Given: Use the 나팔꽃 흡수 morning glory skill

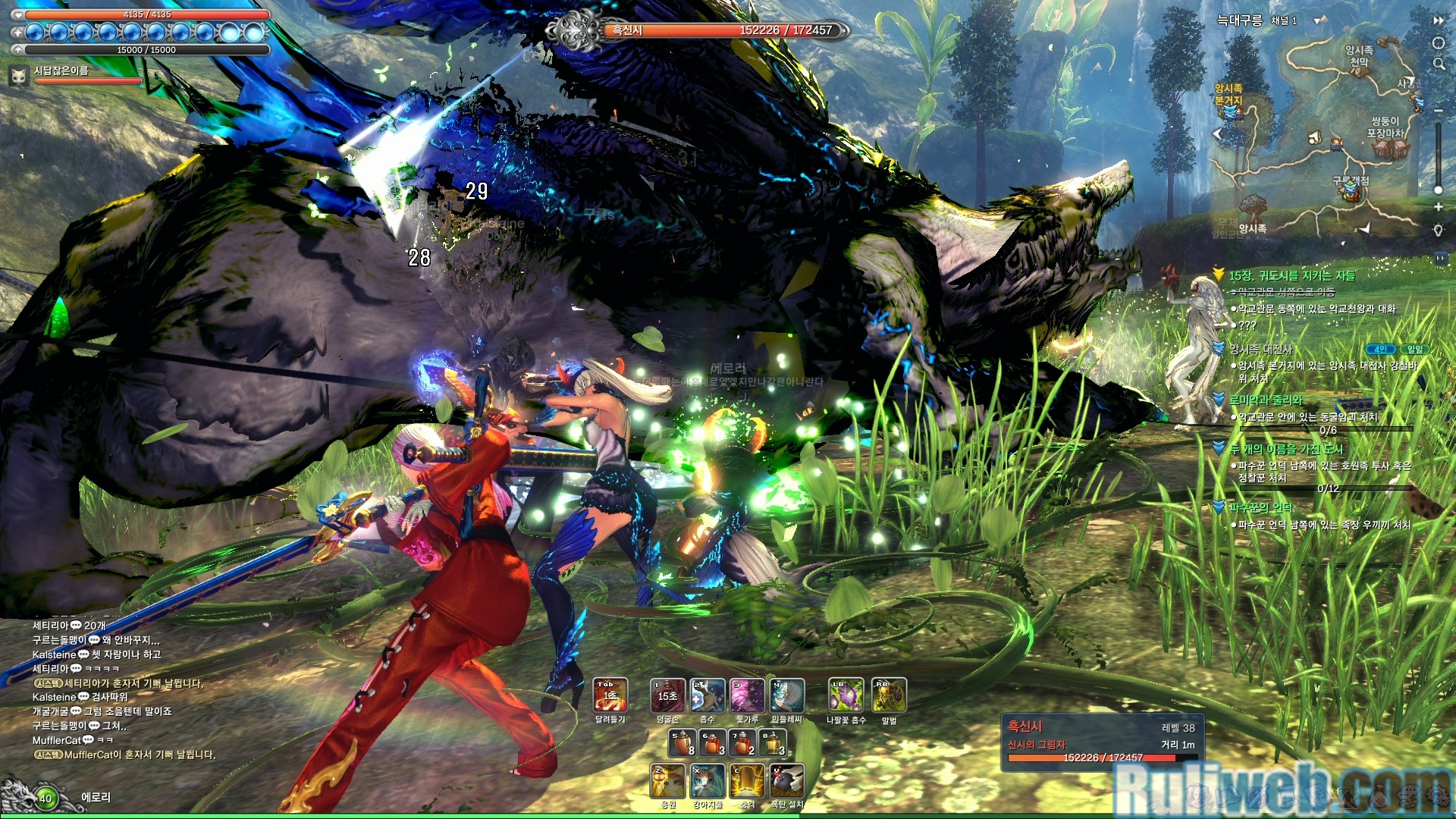Looking at the screenshot, I should [x=846, y=695].
